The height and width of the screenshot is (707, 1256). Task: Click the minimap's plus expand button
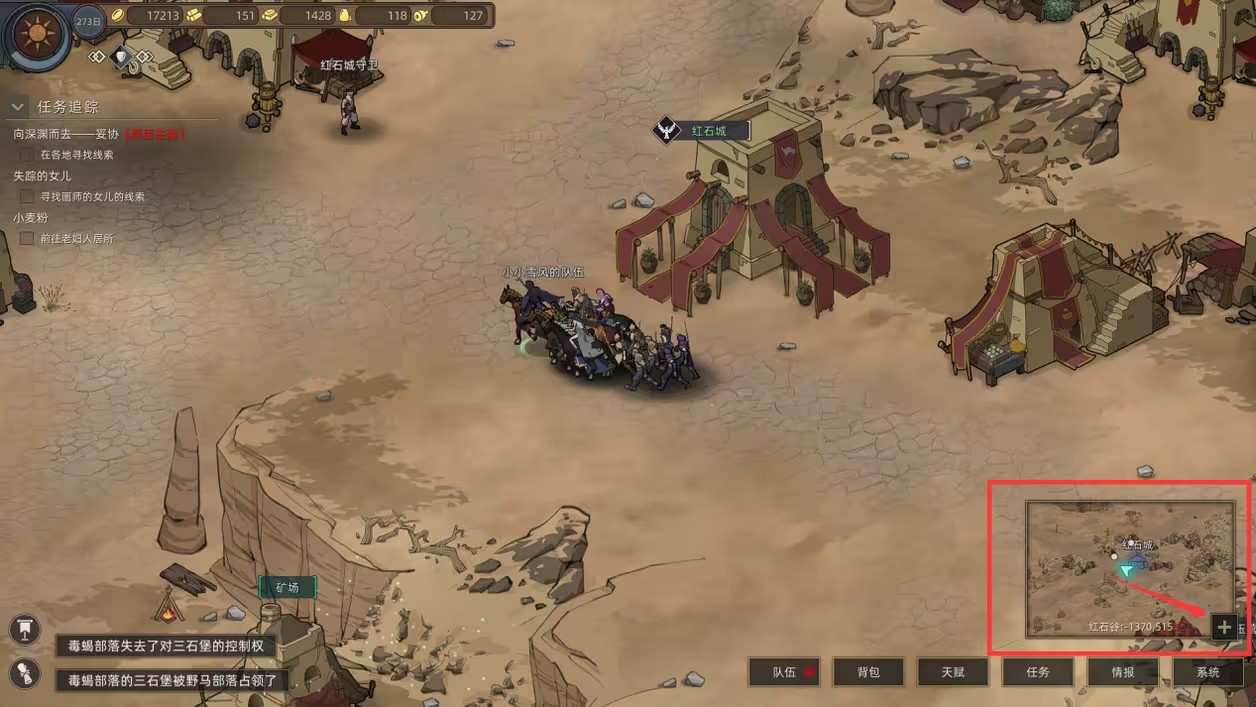1224,627
